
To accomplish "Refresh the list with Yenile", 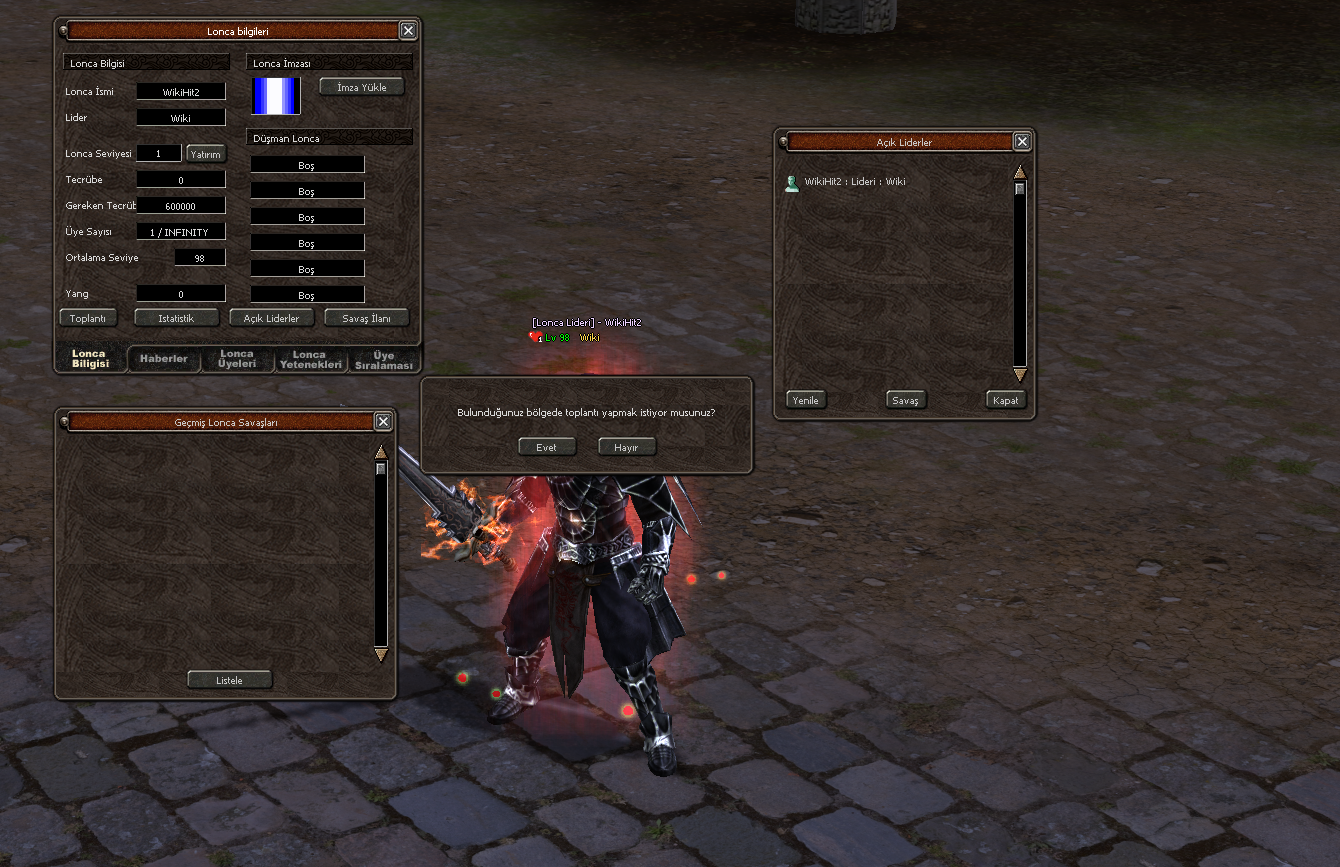I will point(806,400).
